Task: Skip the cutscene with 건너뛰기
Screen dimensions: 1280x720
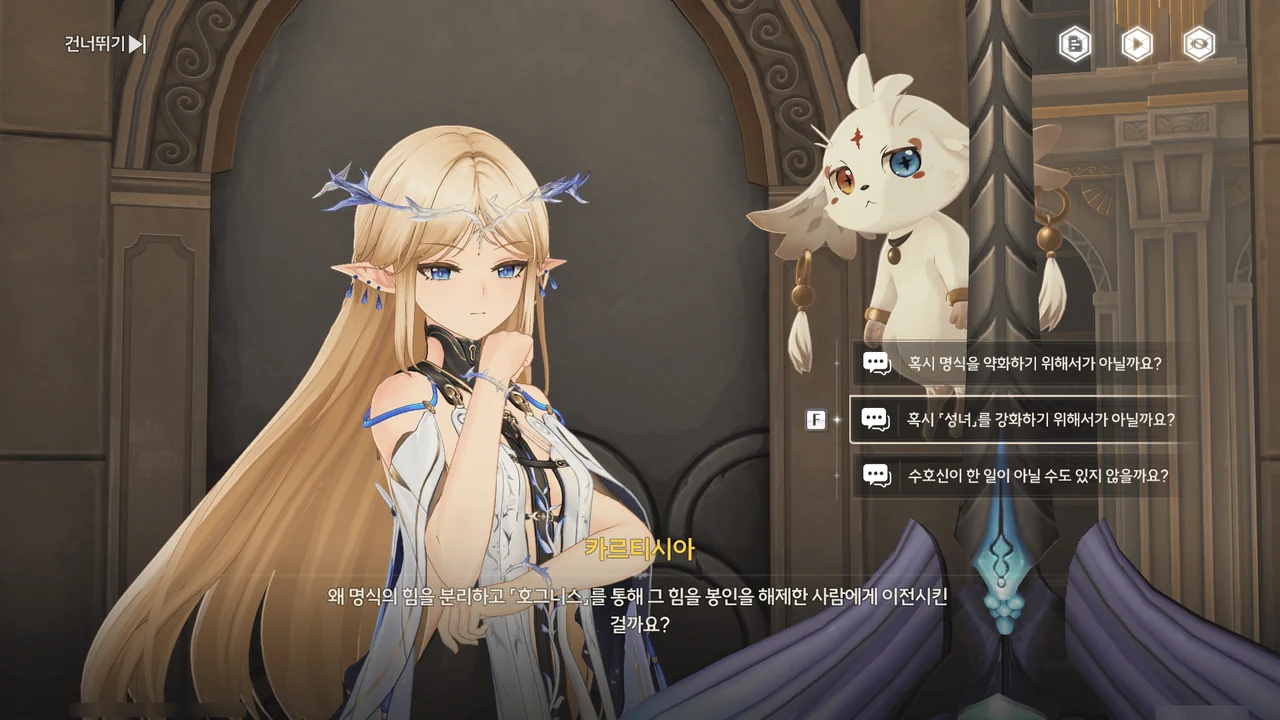Action: (x=106, y=44)
